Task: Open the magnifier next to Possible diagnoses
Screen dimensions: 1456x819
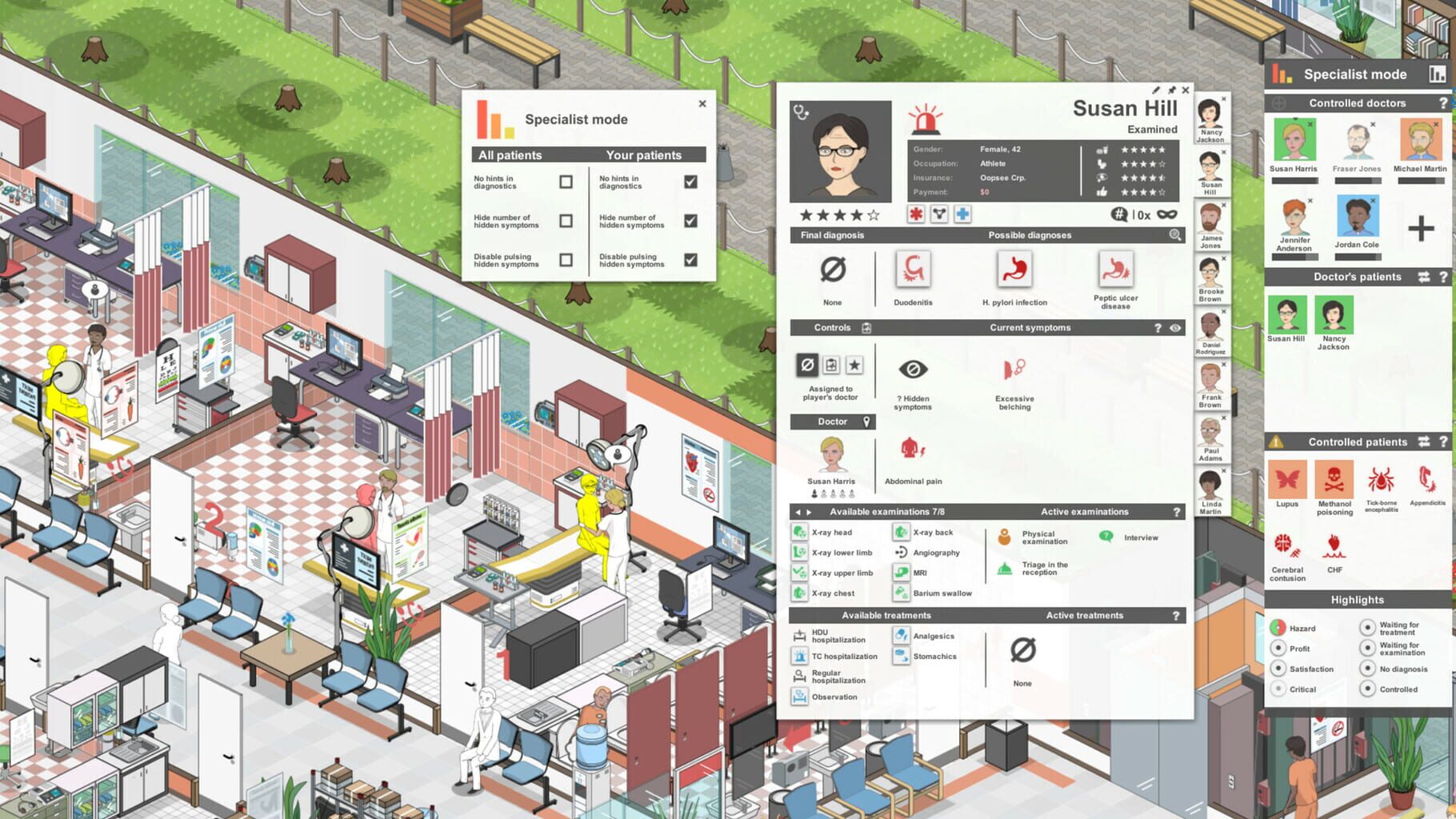Action: (x=1174, y=234)
